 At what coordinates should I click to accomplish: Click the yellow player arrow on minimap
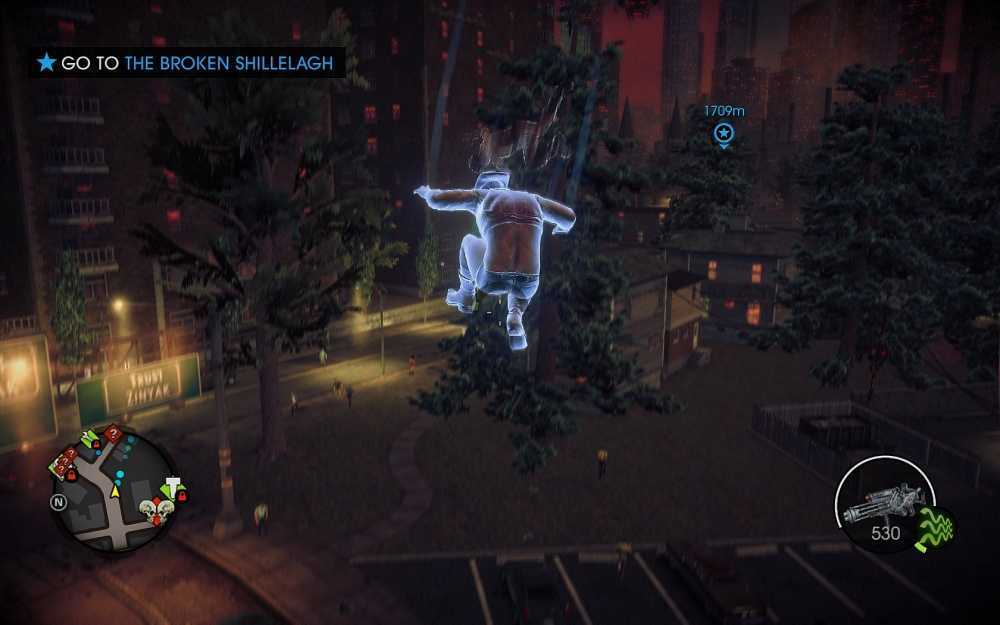(115, 490)
